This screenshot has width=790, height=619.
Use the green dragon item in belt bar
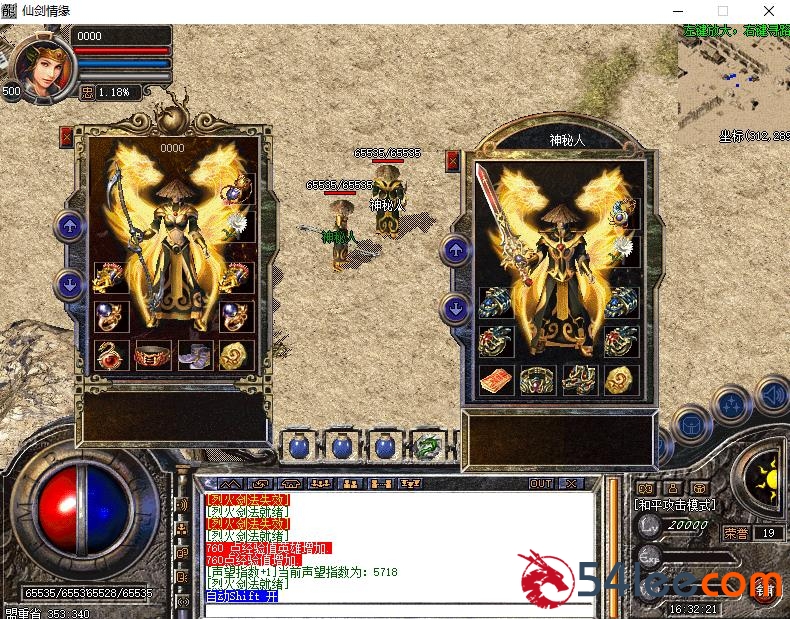(429, 446)
